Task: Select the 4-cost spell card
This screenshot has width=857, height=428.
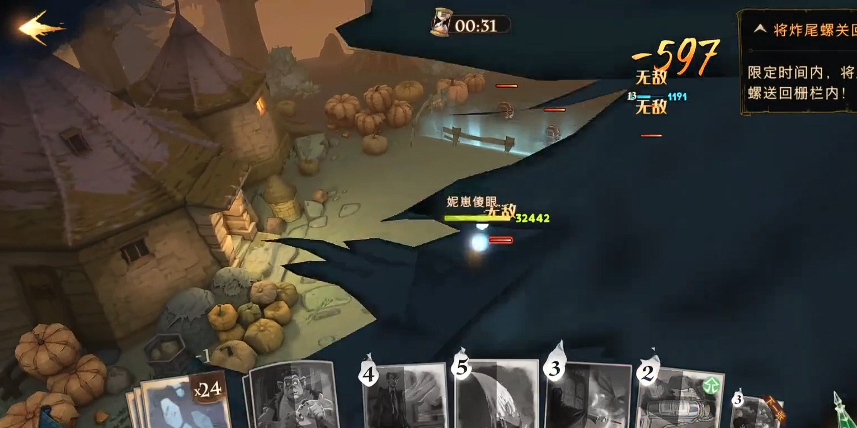Action: pos(404,398)
